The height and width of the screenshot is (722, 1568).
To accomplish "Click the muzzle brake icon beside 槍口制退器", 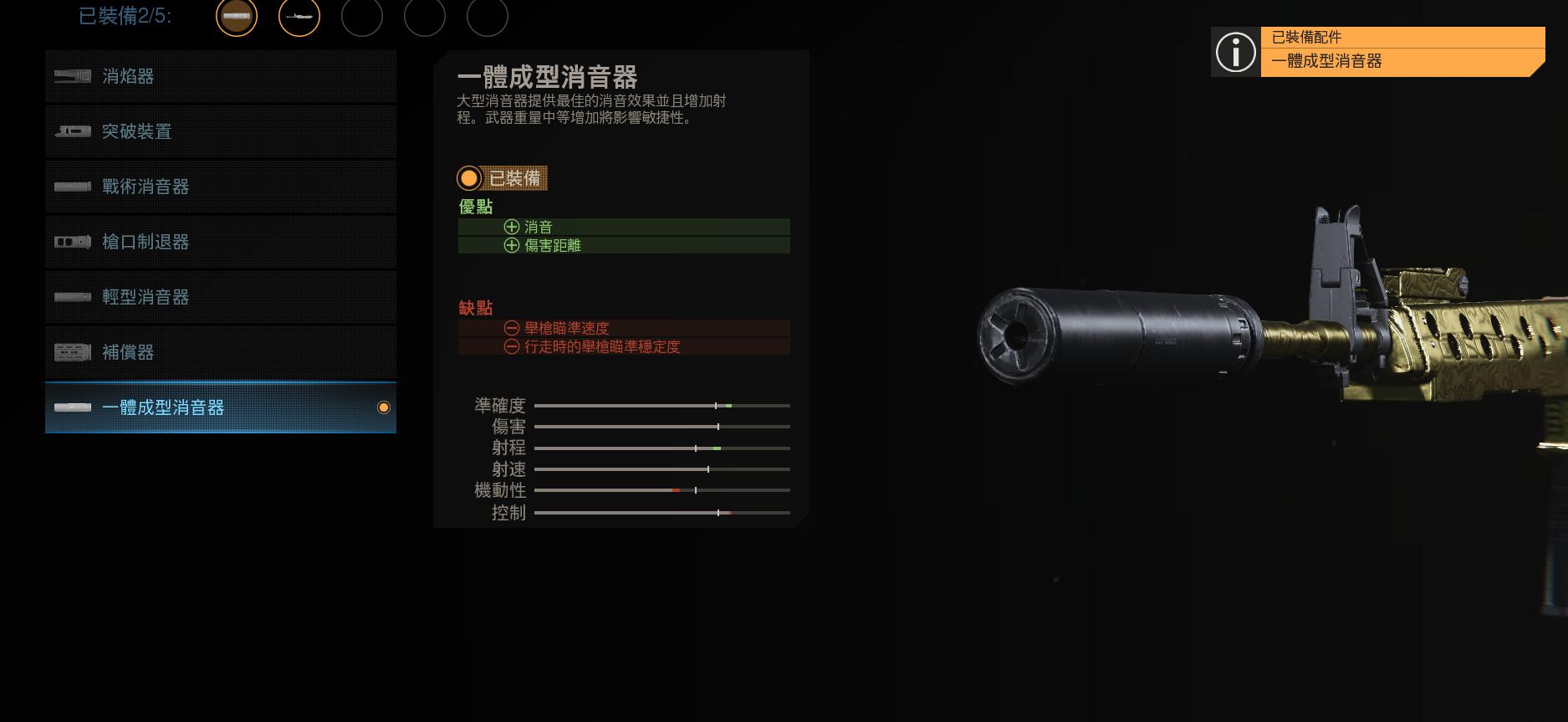I will tap(72, 242).
